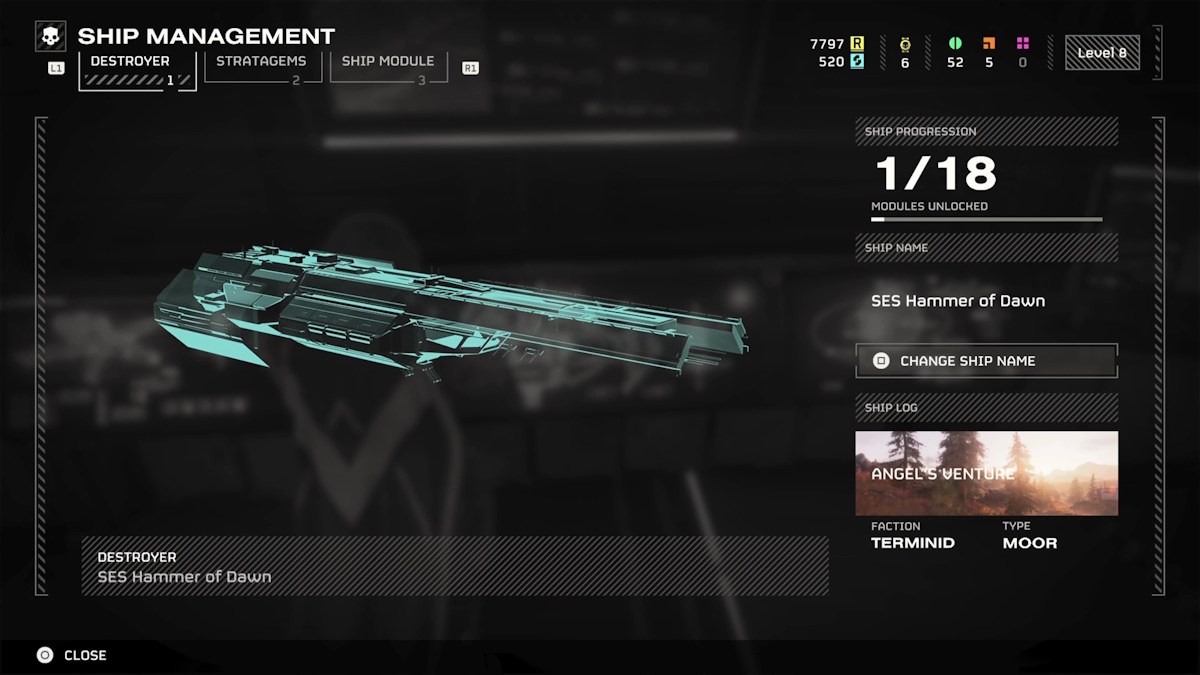
Task: Select the SES Hammer of Dawn destroyer panel
Action: click(454, 566)
